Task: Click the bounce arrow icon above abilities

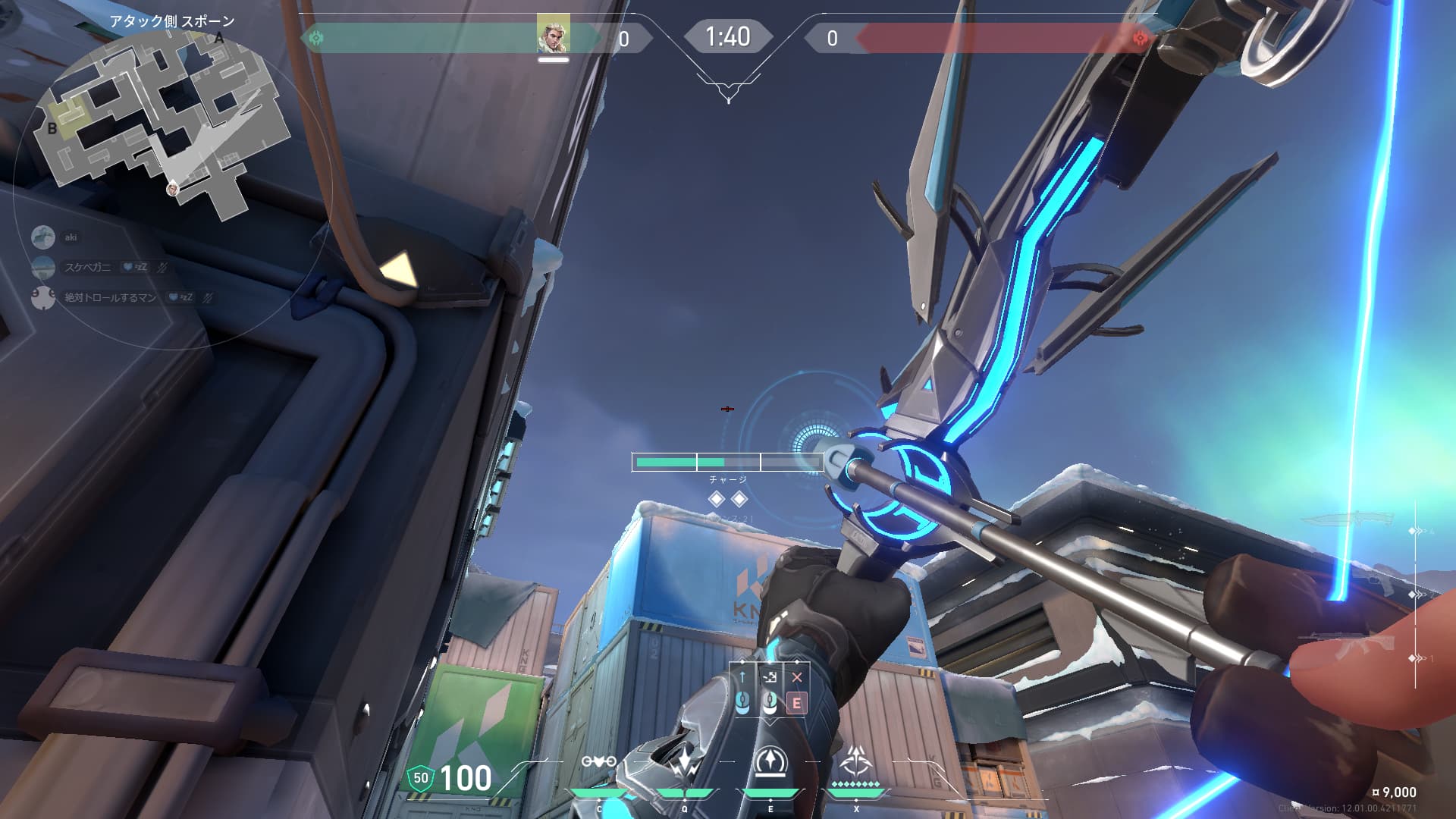Action: tap(770, 677)
